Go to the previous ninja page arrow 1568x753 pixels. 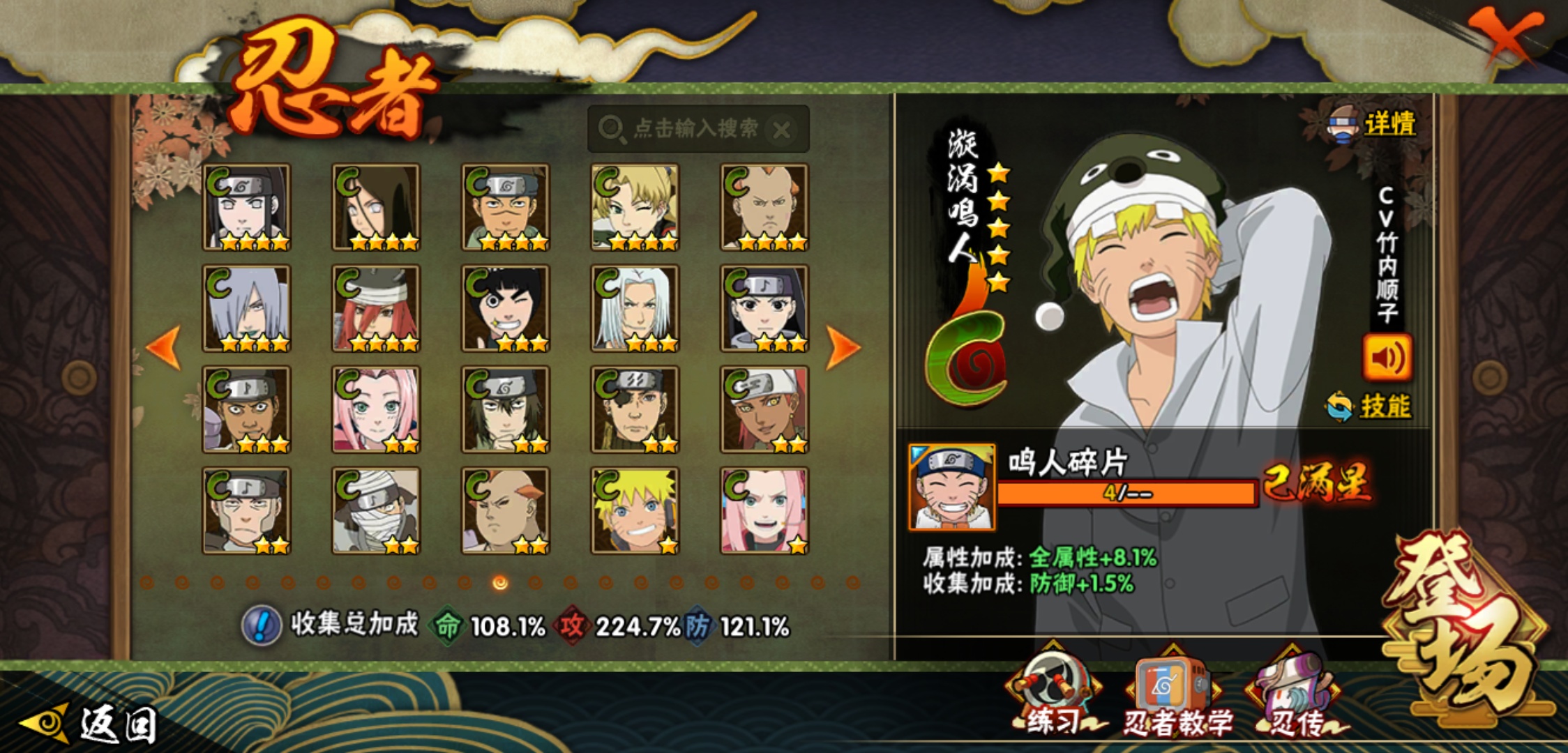165,347
